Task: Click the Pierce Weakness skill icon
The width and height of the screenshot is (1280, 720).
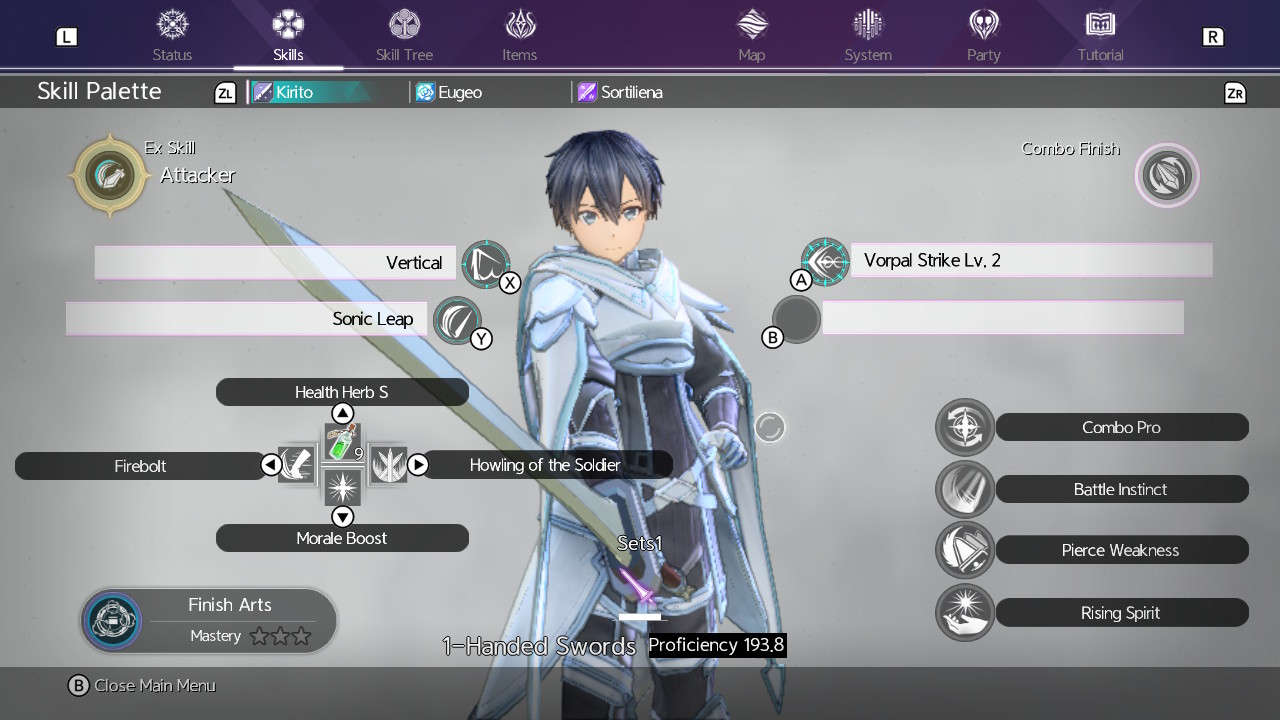Action: pos(964,550)
